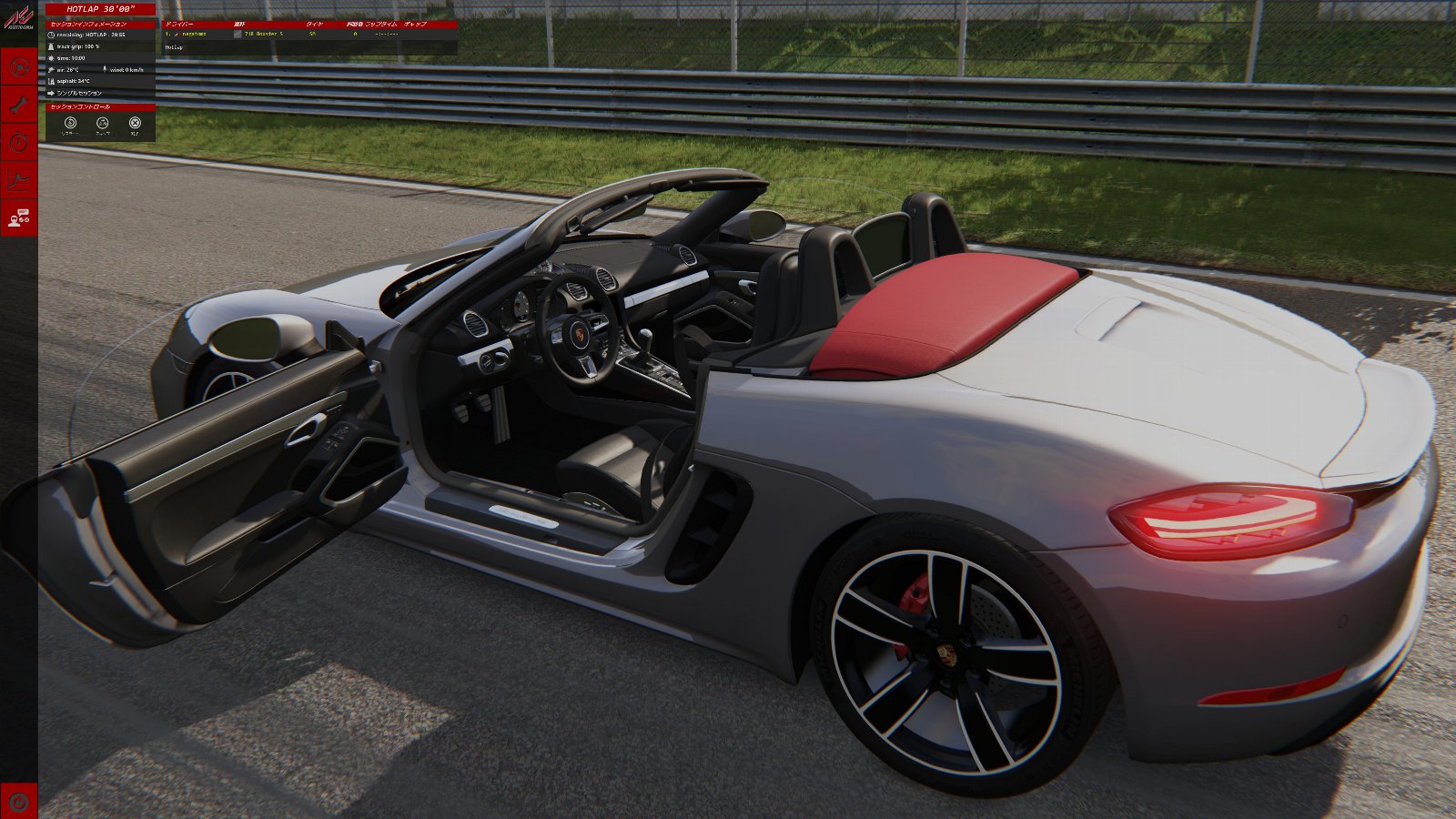Show the telemetry graph panel
The width and height of the screenshot is (1456, 819).
pos(18,180)
